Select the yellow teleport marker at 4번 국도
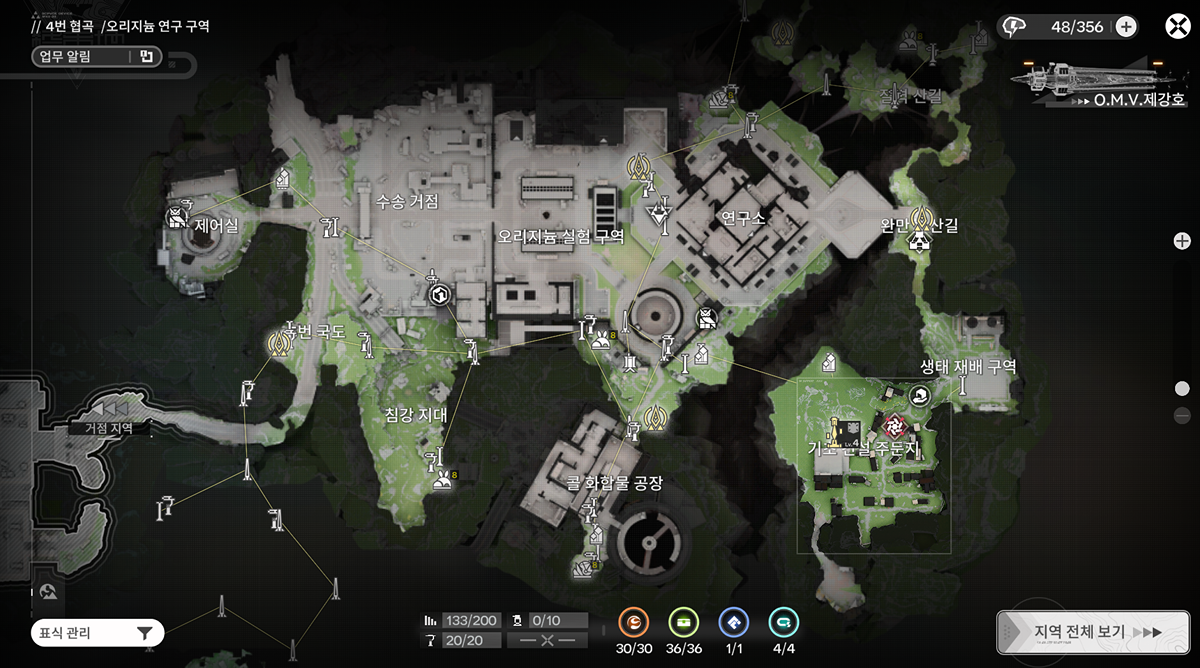1200x668 pixels. [x=278, y=343]
